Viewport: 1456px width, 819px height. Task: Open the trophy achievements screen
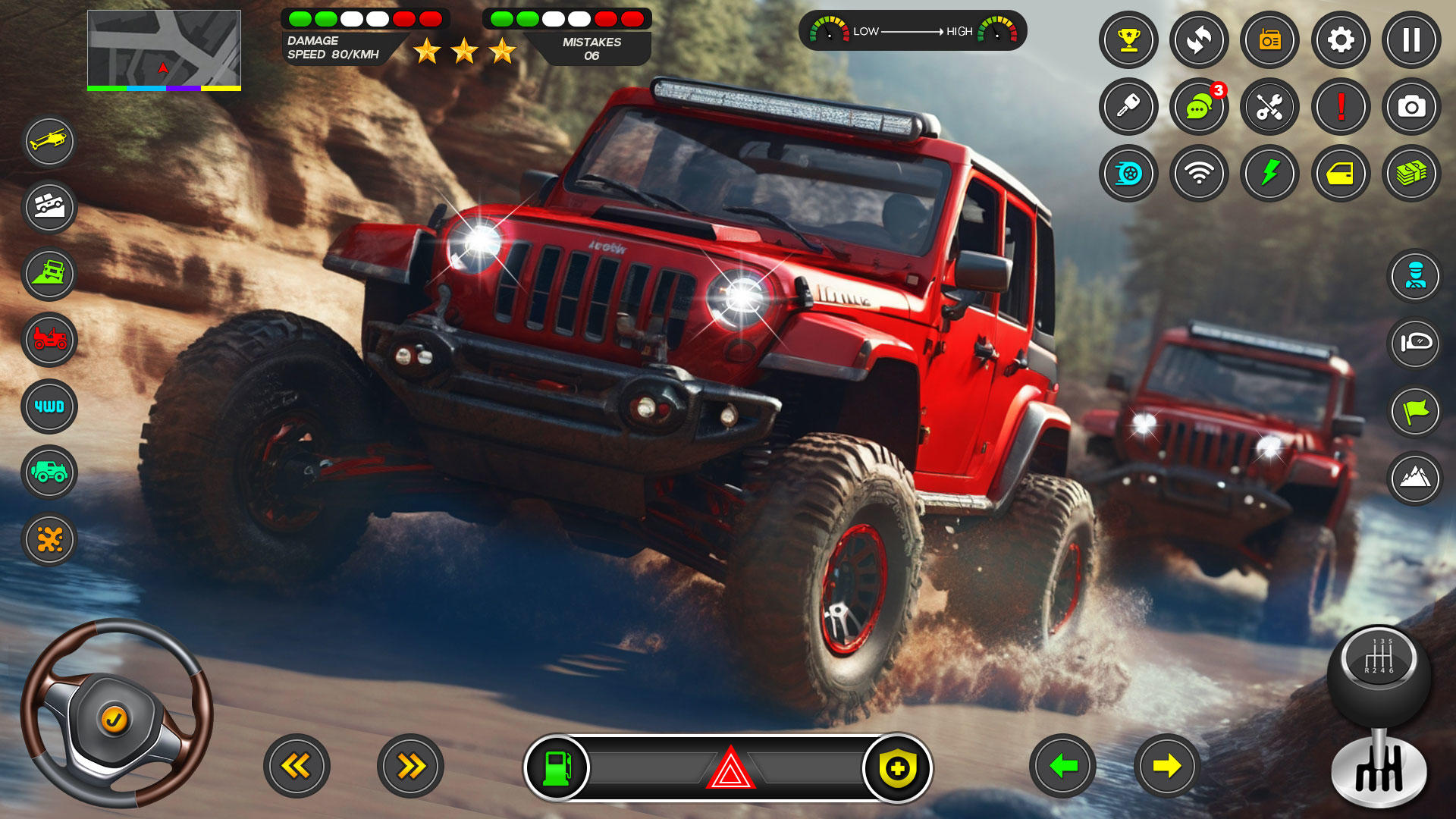tap(1128, 41)
